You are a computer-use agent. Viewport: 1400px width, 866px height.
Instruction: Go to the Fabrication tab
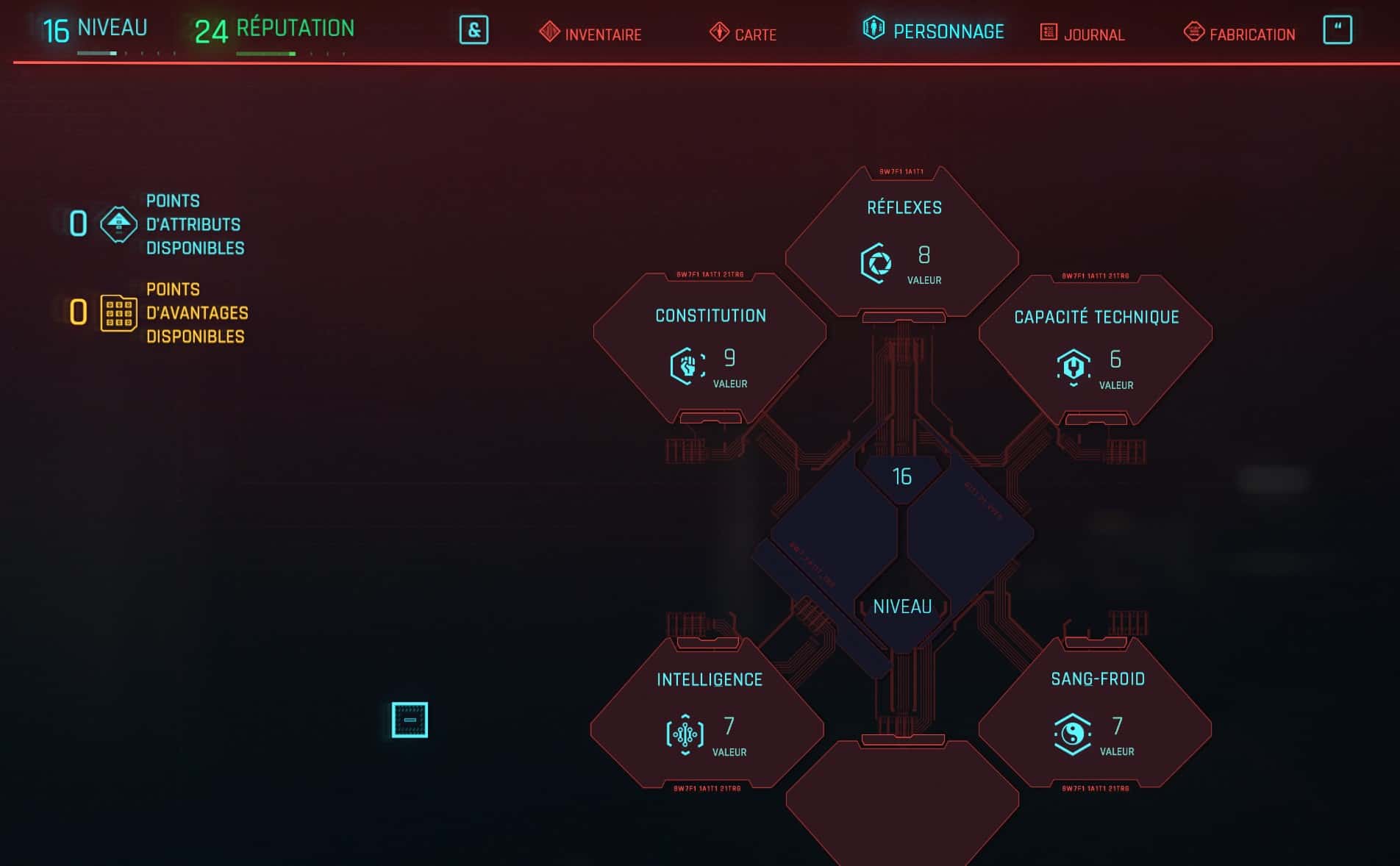pos(1240,34)
